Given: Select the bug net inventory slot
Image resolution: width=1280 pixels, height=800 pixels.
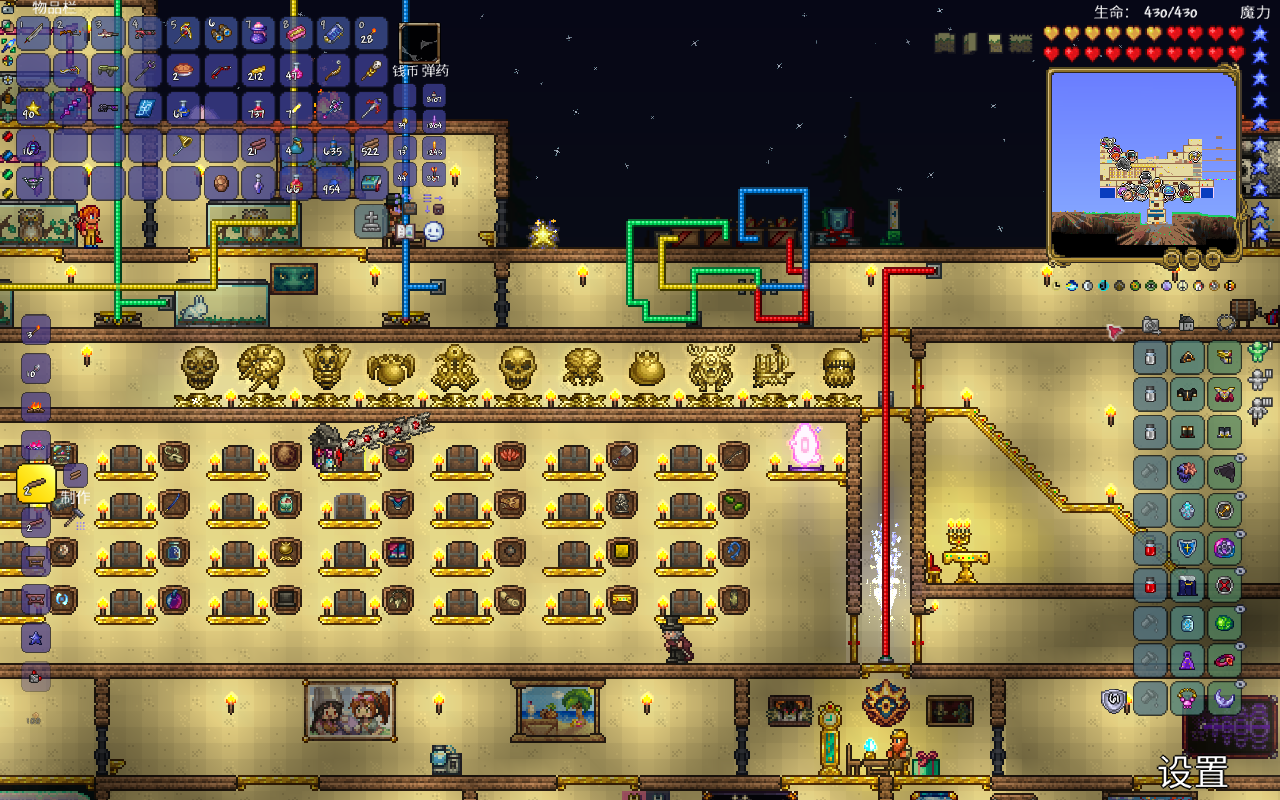Looking at the screenshot, I should 184,146.
